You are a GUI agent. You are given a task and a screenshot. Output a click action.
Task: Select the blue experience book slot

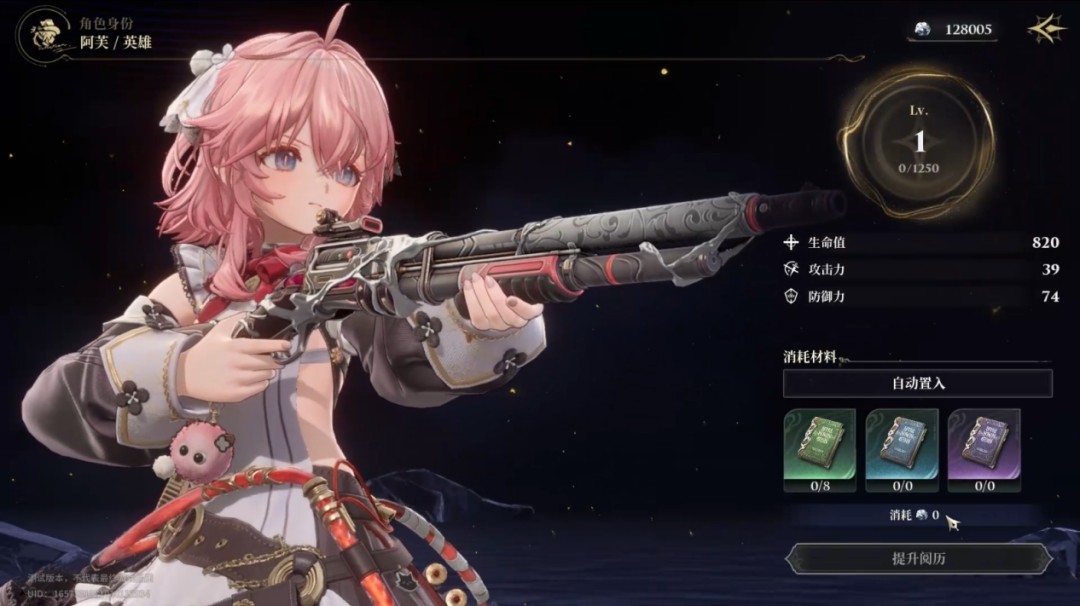(x=901, y=444)
